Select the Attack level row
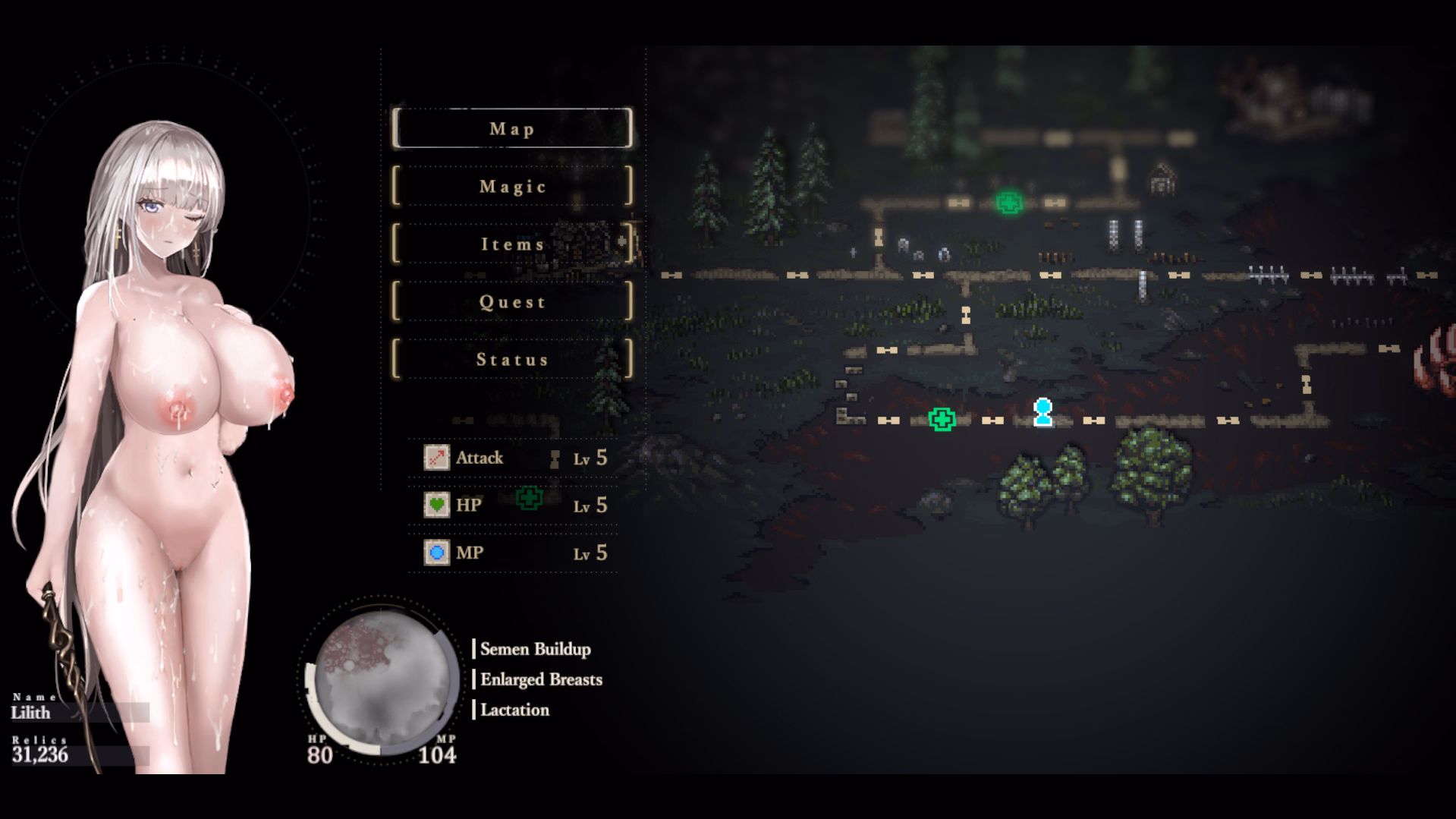1456x819 pixels. (x=514, y=458)
